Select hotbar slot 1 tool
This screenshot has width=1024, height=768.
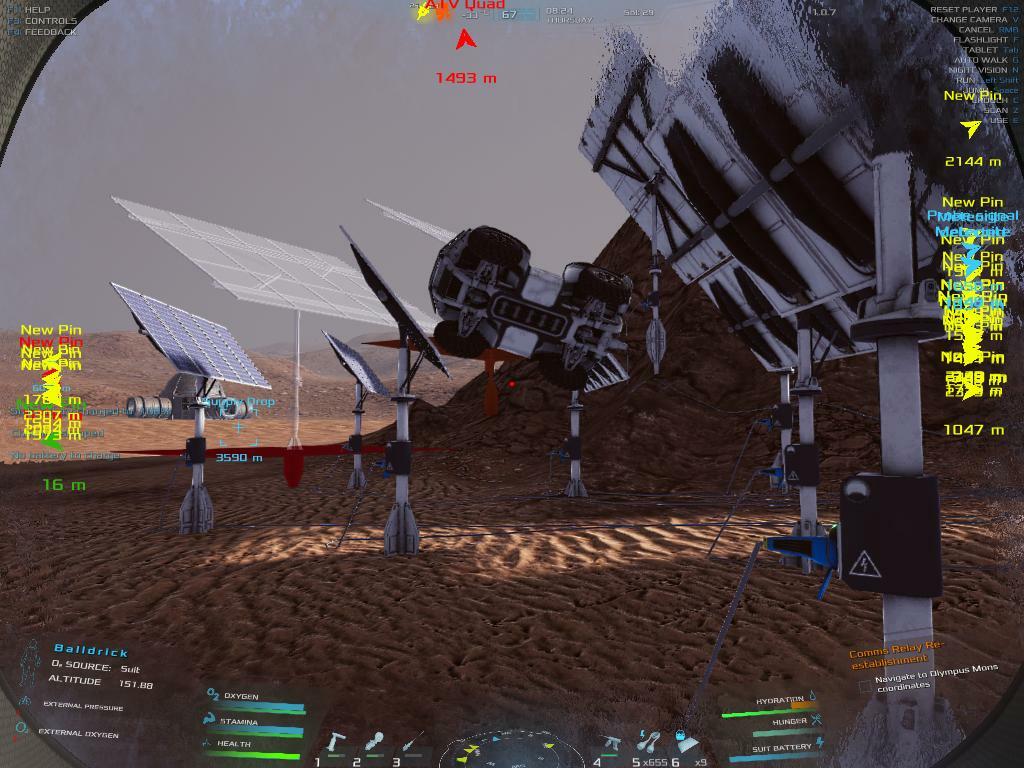pos(336,744)
